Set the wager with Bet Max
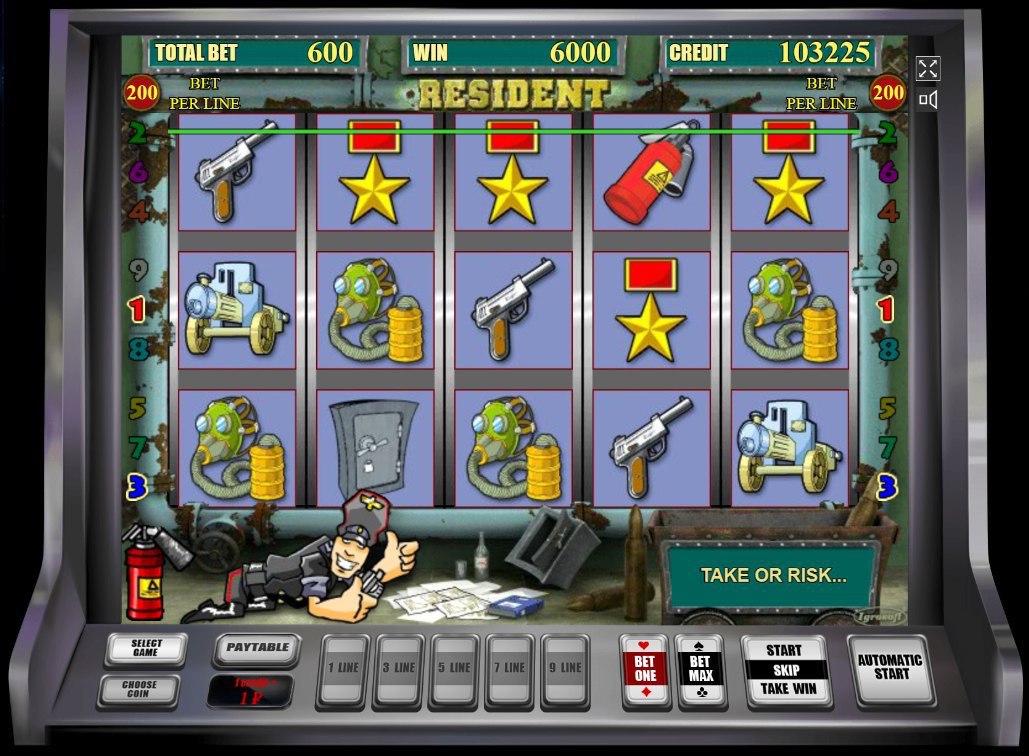 point(700,669)
